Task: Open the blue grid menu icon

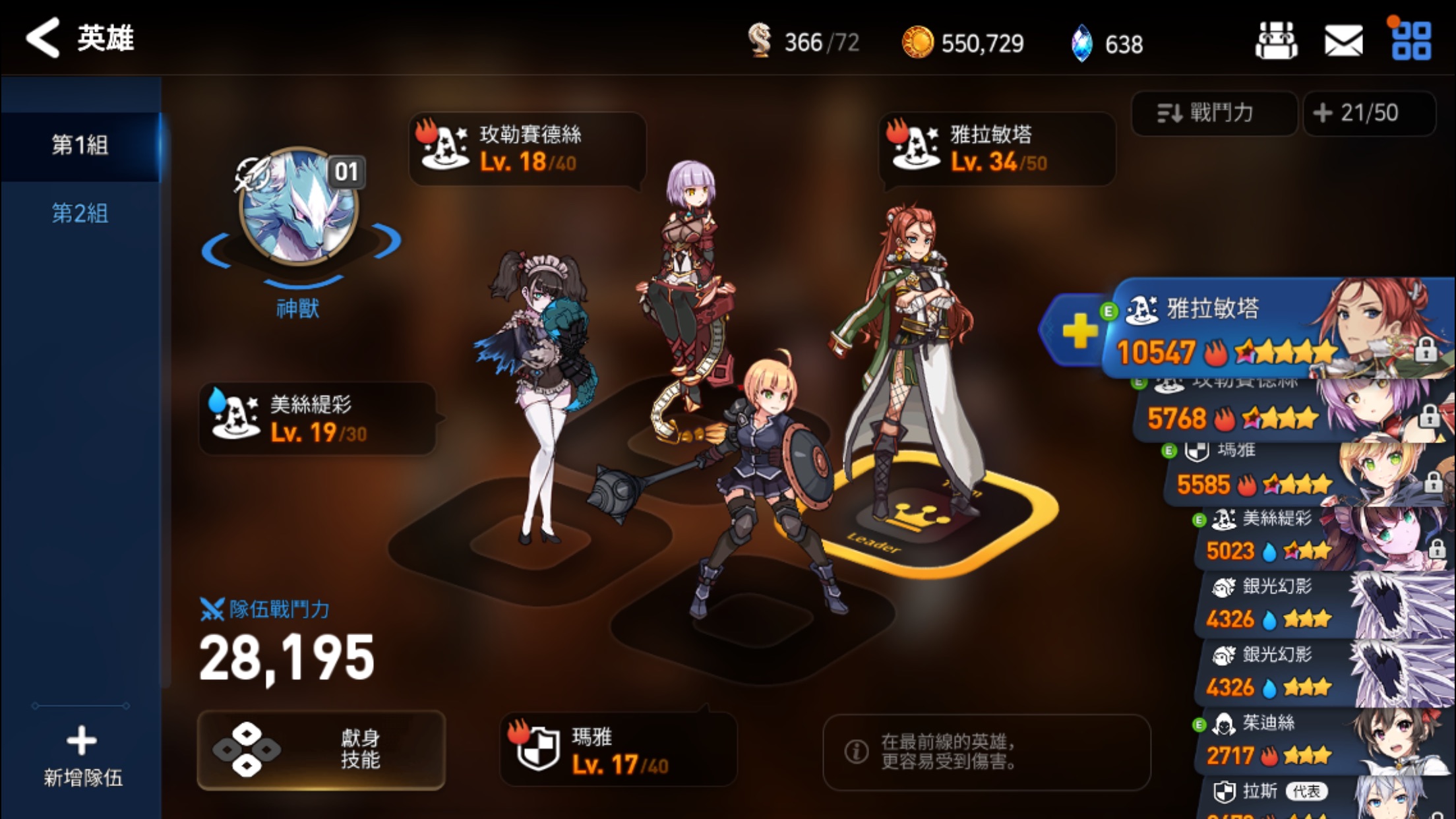Action: [x=1411, y=42]
